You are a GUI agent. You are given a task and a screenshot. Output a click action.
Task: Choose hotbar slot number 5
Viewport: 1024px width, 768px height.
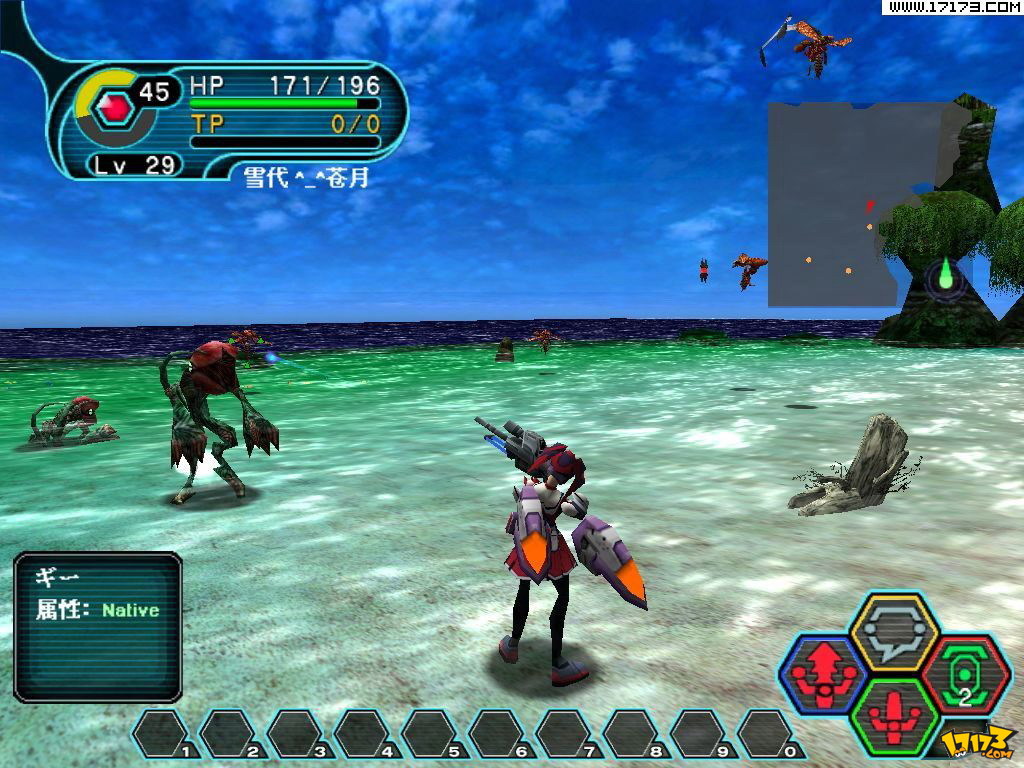tap(431, 733)
